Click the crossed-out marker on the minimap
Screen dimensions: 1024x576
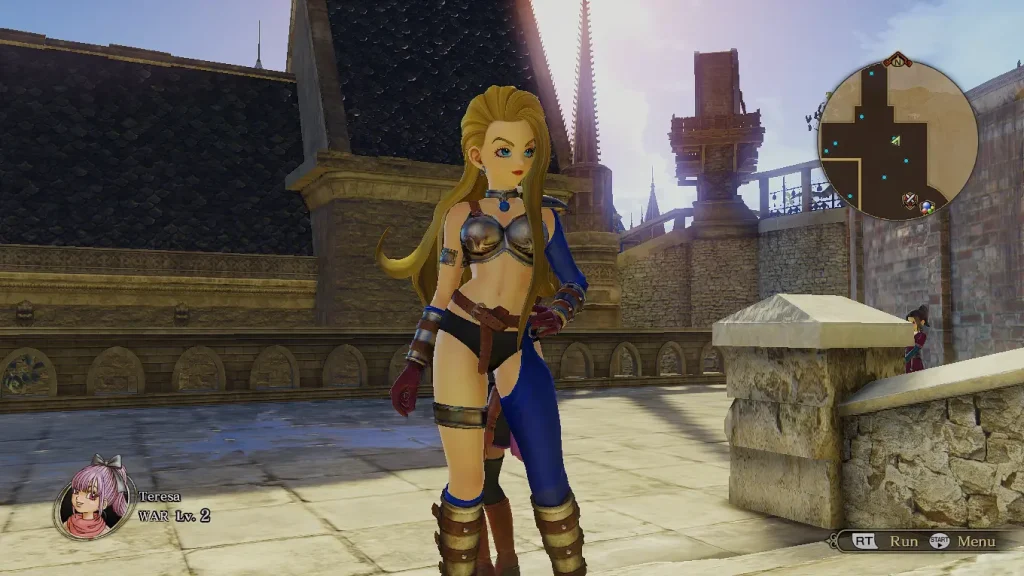910,200
